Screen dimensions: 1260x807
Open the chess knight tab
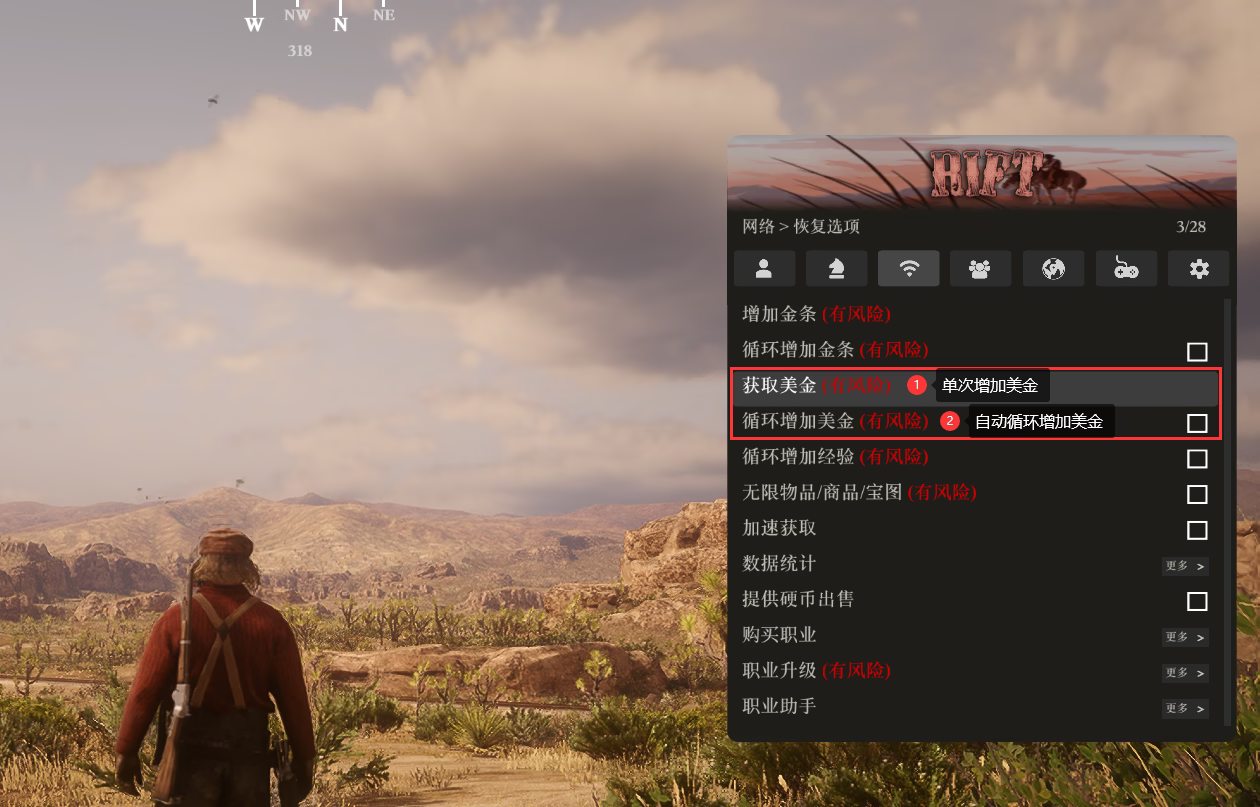pos(836,268)
